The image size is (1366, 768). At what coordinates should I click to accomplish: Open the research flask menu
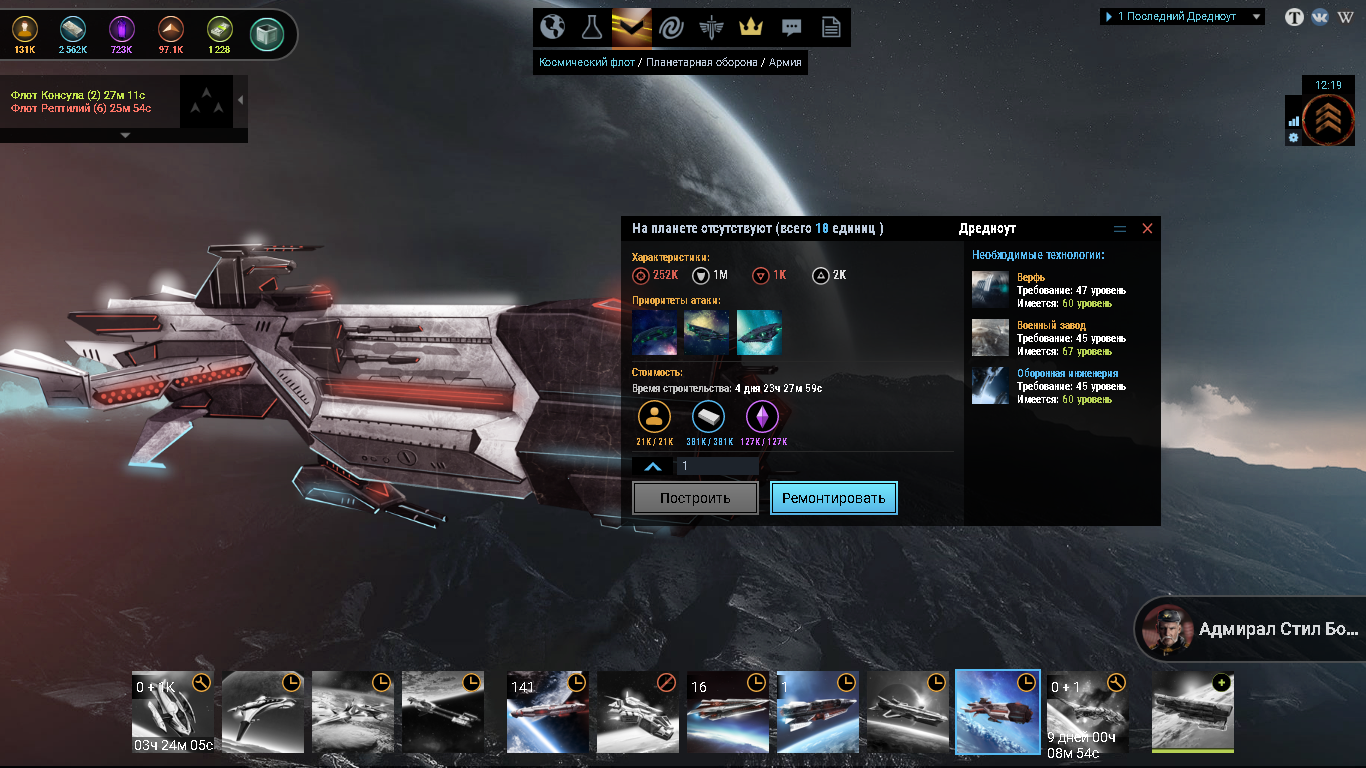click(x=591, y=27)
